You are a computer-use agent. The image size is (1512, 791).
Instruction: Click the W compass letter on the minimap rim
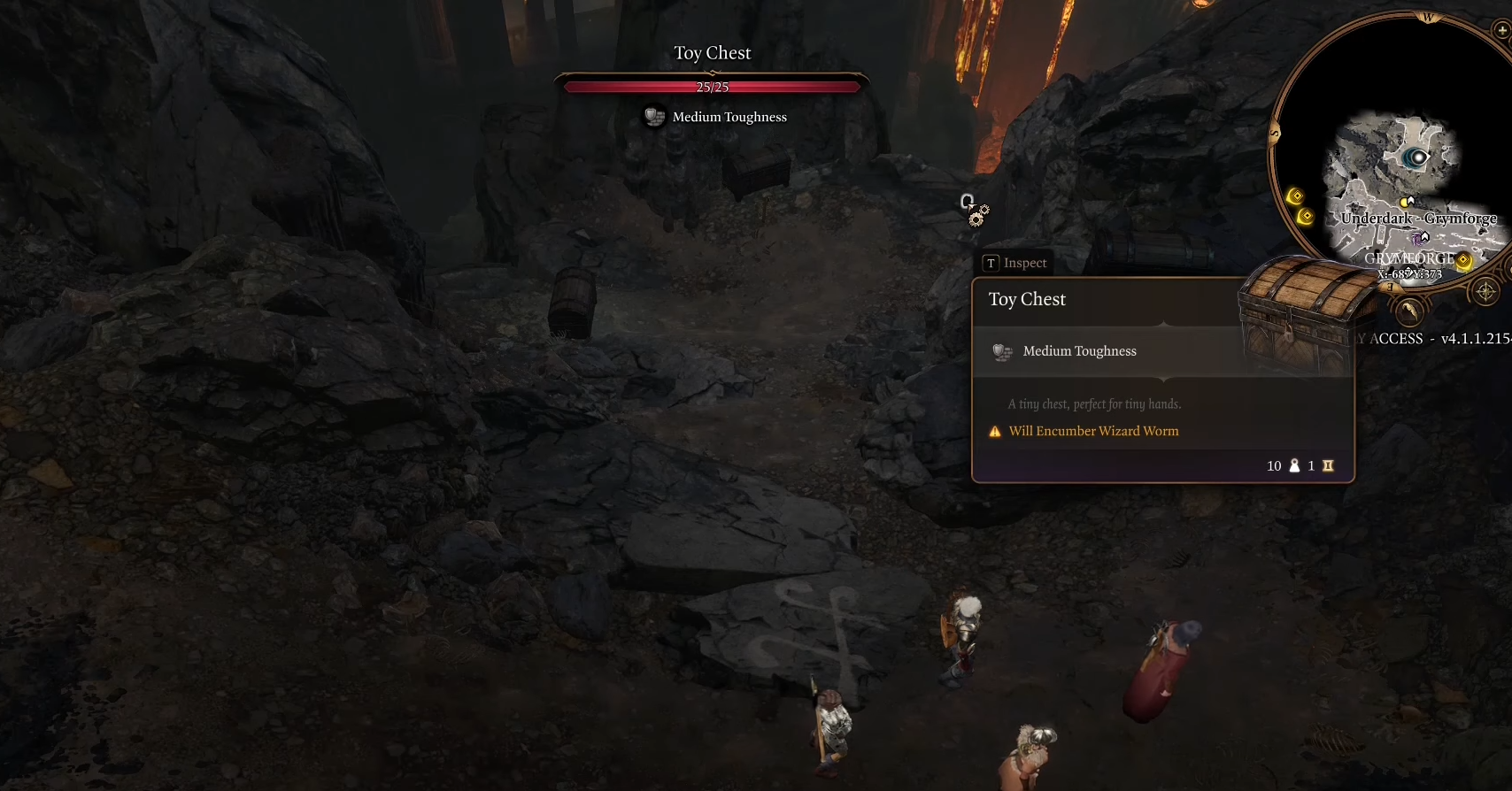point(1429,16)
